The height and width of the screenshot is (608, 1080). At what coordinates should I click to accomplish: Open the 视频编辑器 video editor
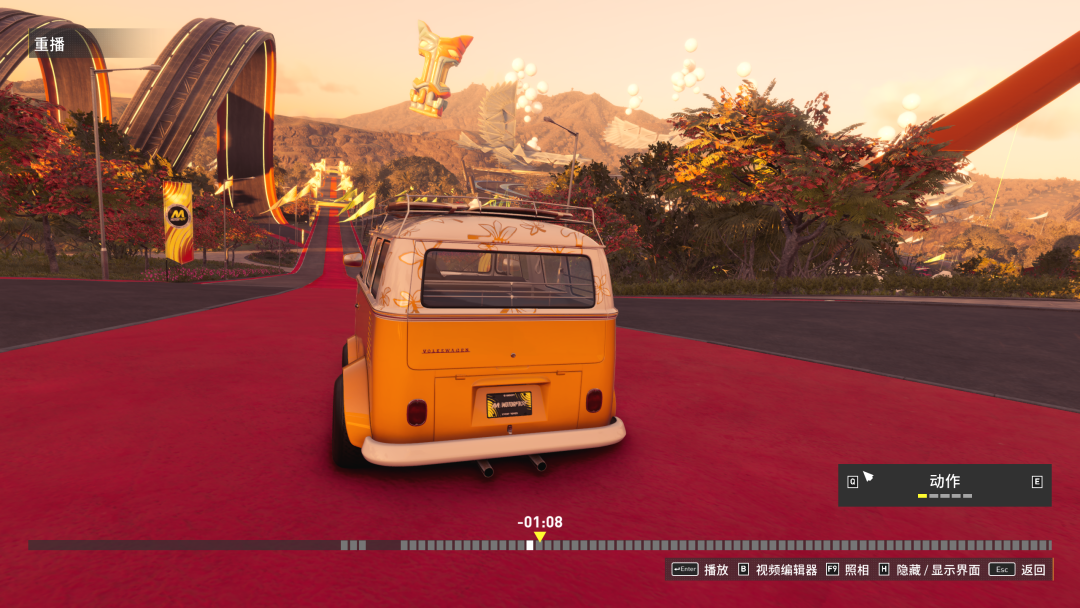coord(777,570)
